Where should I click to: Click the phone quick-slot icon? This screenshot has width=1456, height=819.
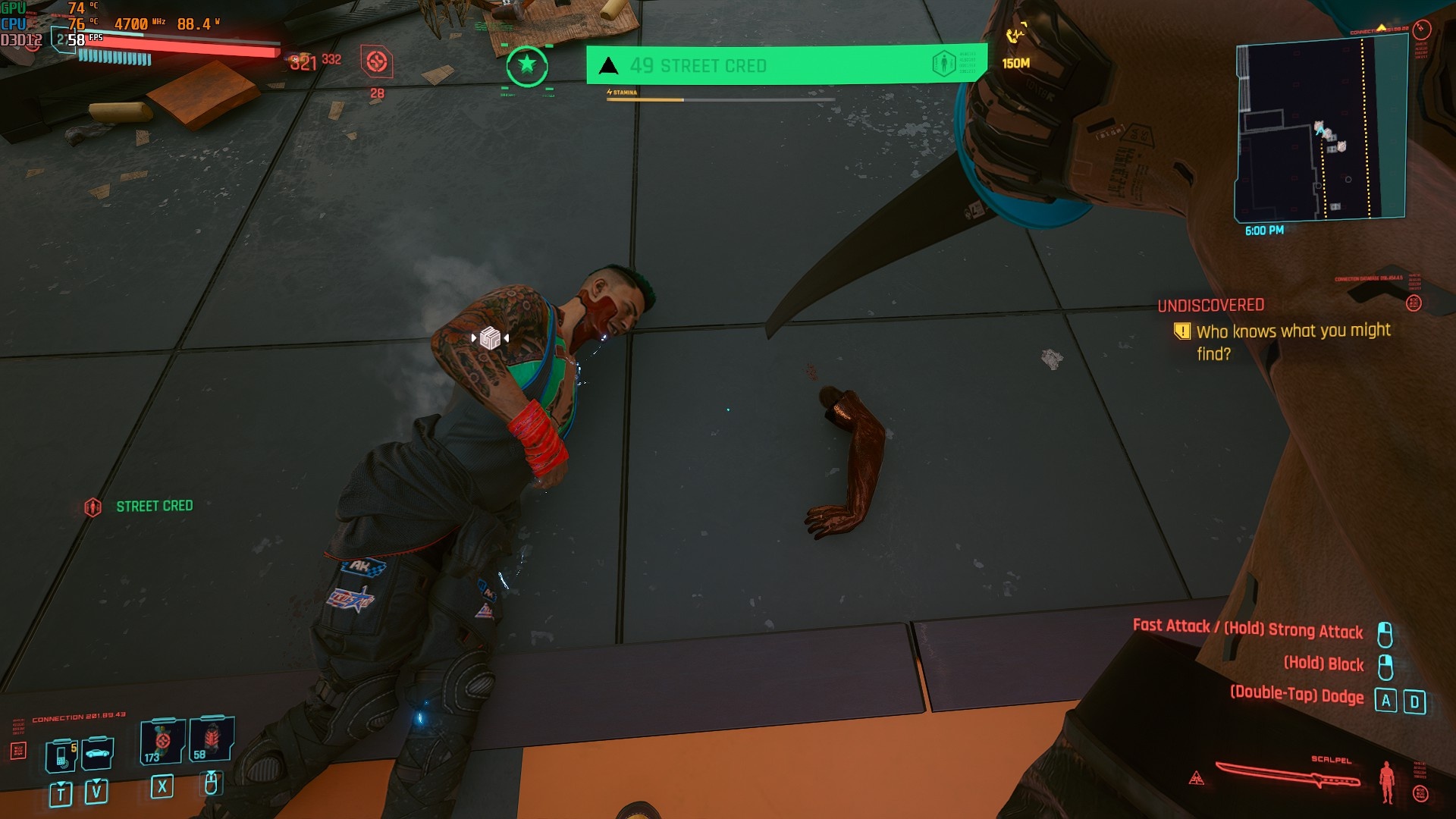(x=61, y=755)
